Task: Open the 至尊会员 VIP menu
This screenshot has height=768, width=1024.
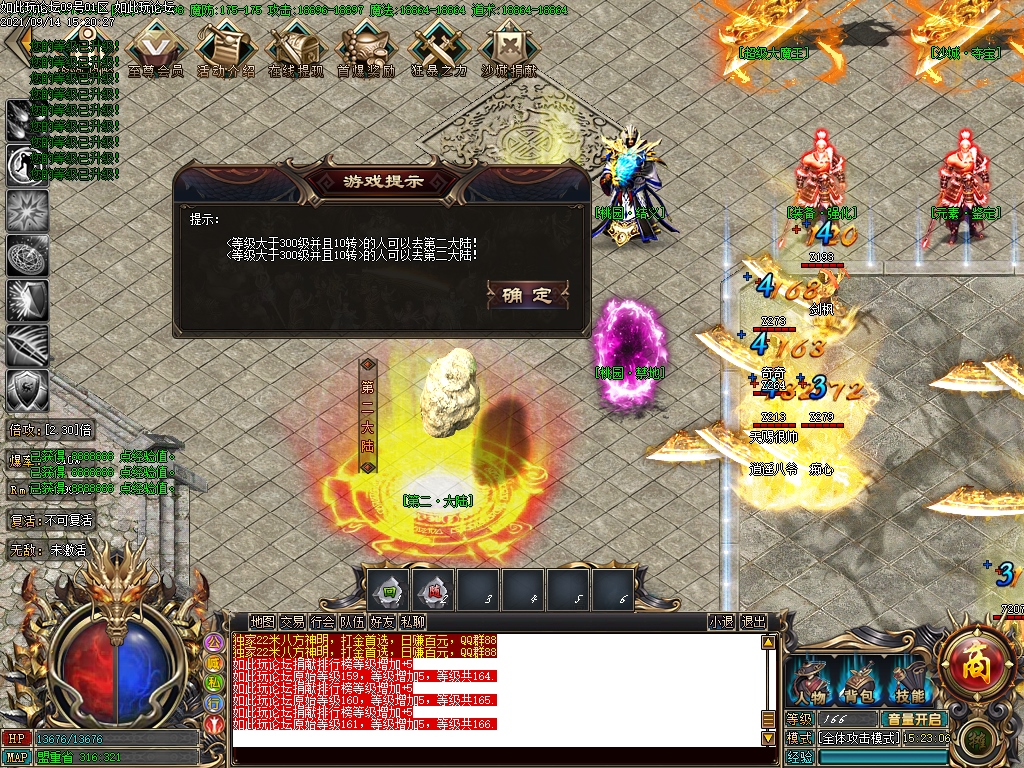Action: point(155,49)
